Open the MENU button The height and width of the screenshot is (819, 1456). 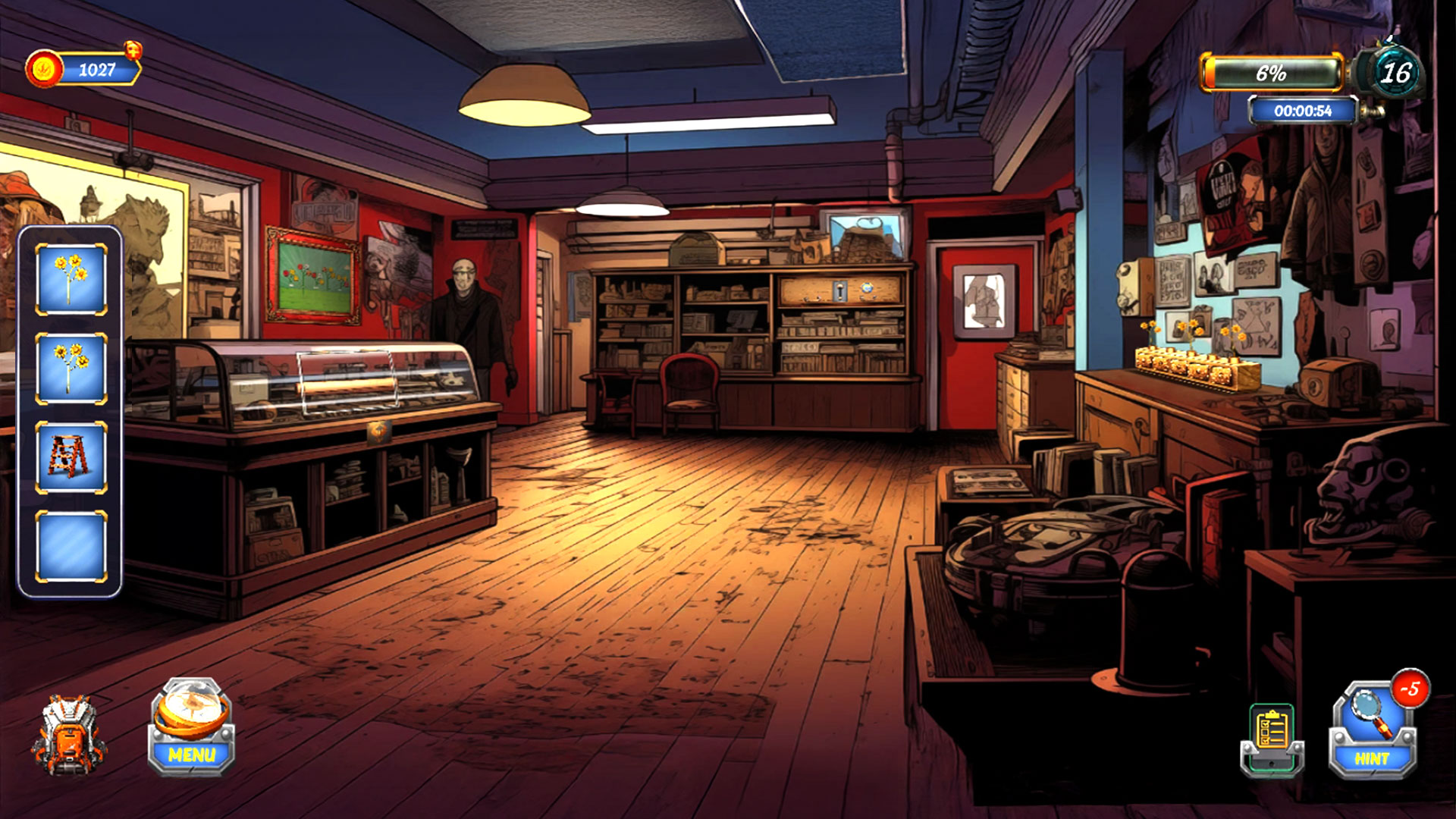click(x=191, y=729)
